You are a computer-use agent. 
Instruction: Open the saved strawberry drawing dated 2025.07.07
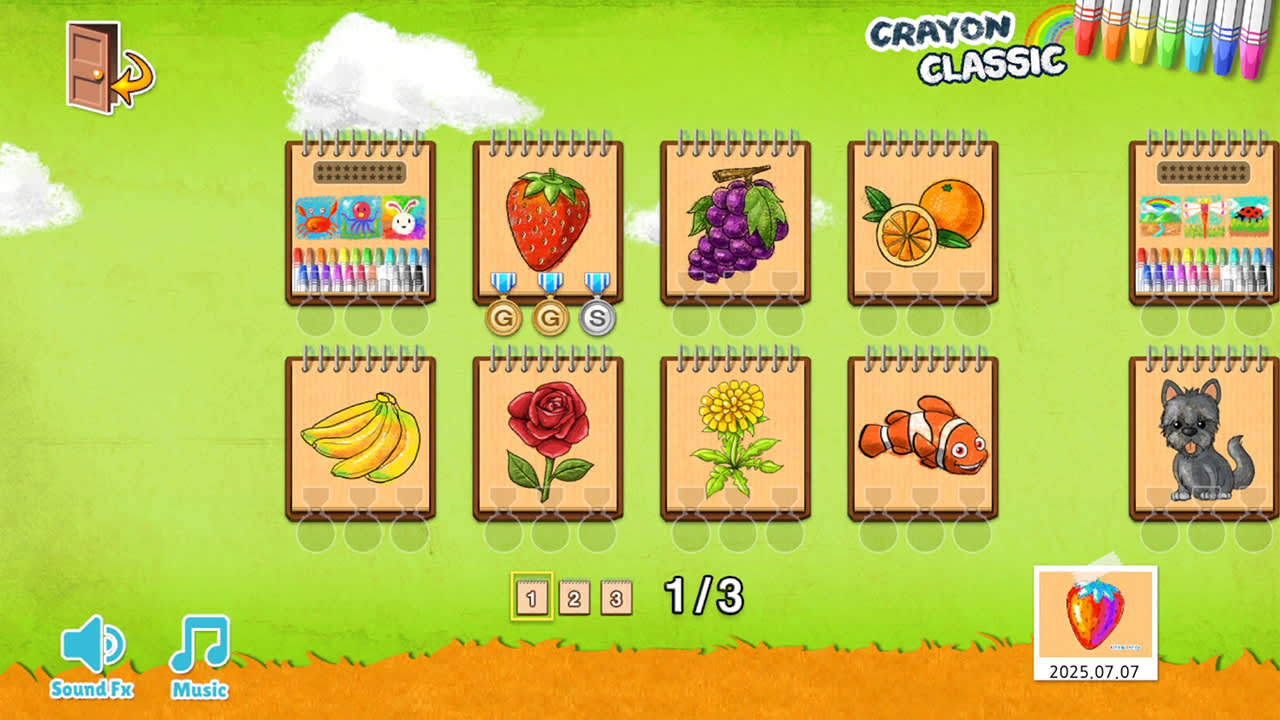coord(1096,618)
